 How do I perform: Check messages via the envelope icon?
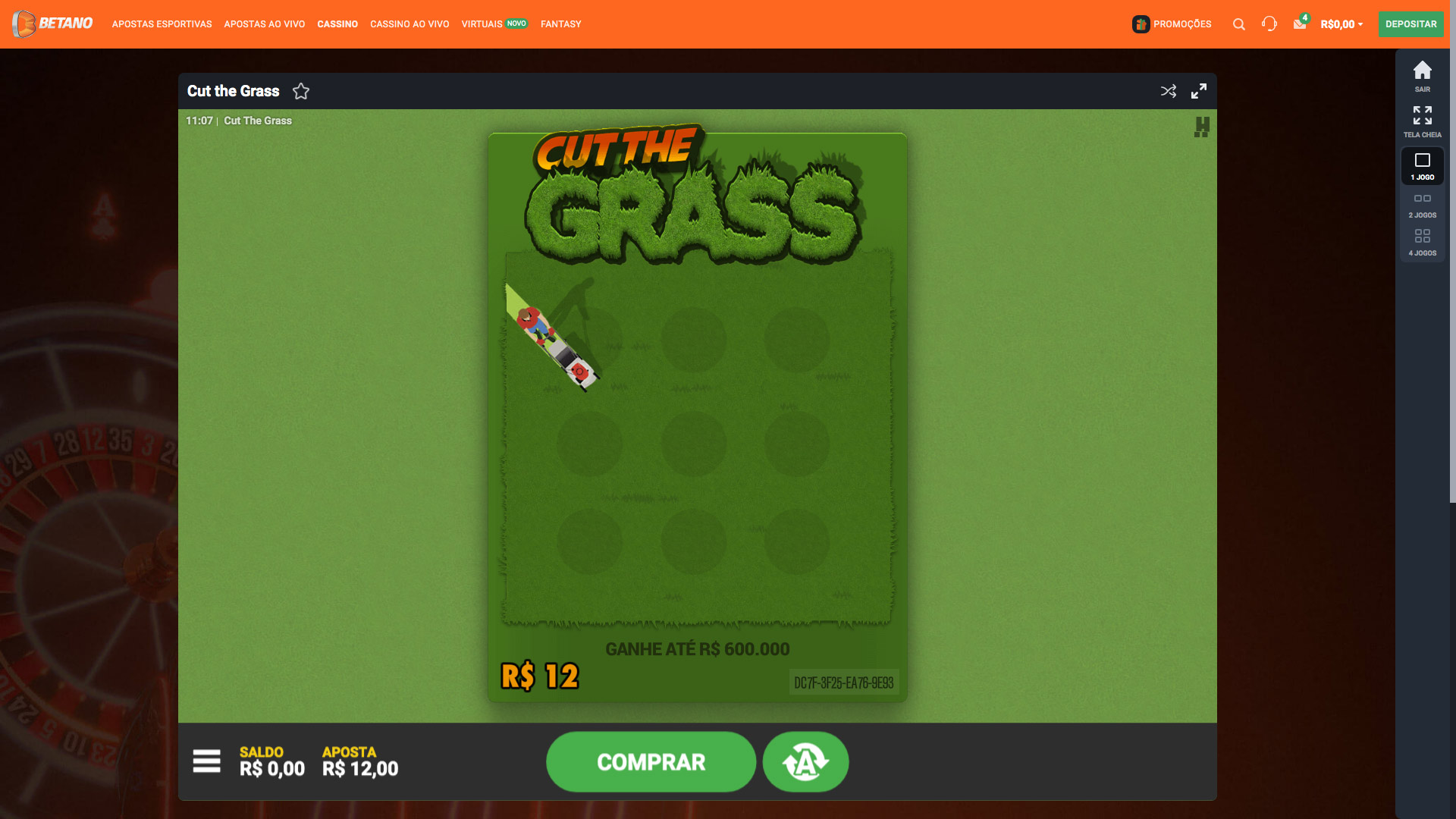[1299, 24]
